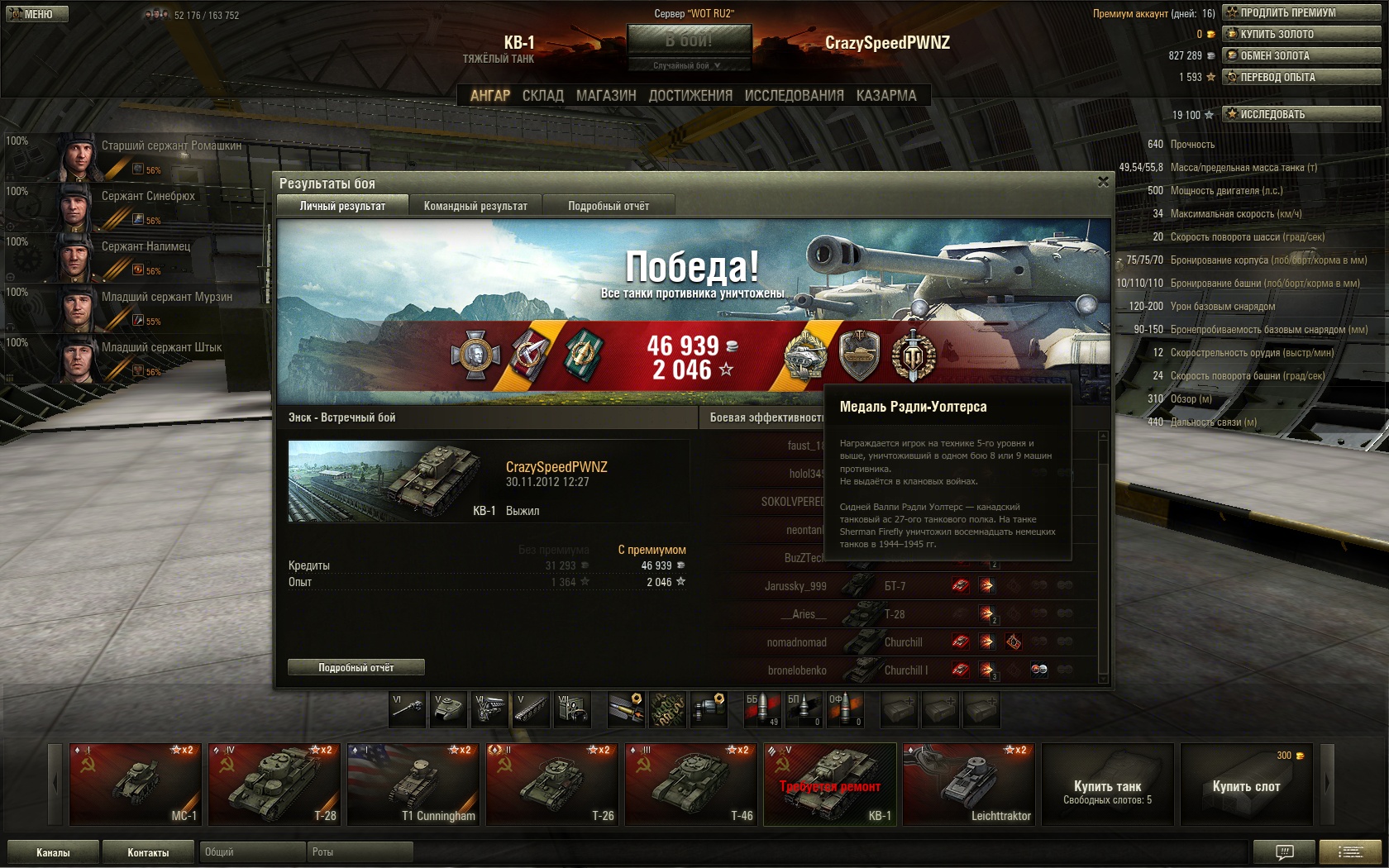Select the Личный результат tab
This screenshot has width=1389, height=868.
click(x=342, y=206)
